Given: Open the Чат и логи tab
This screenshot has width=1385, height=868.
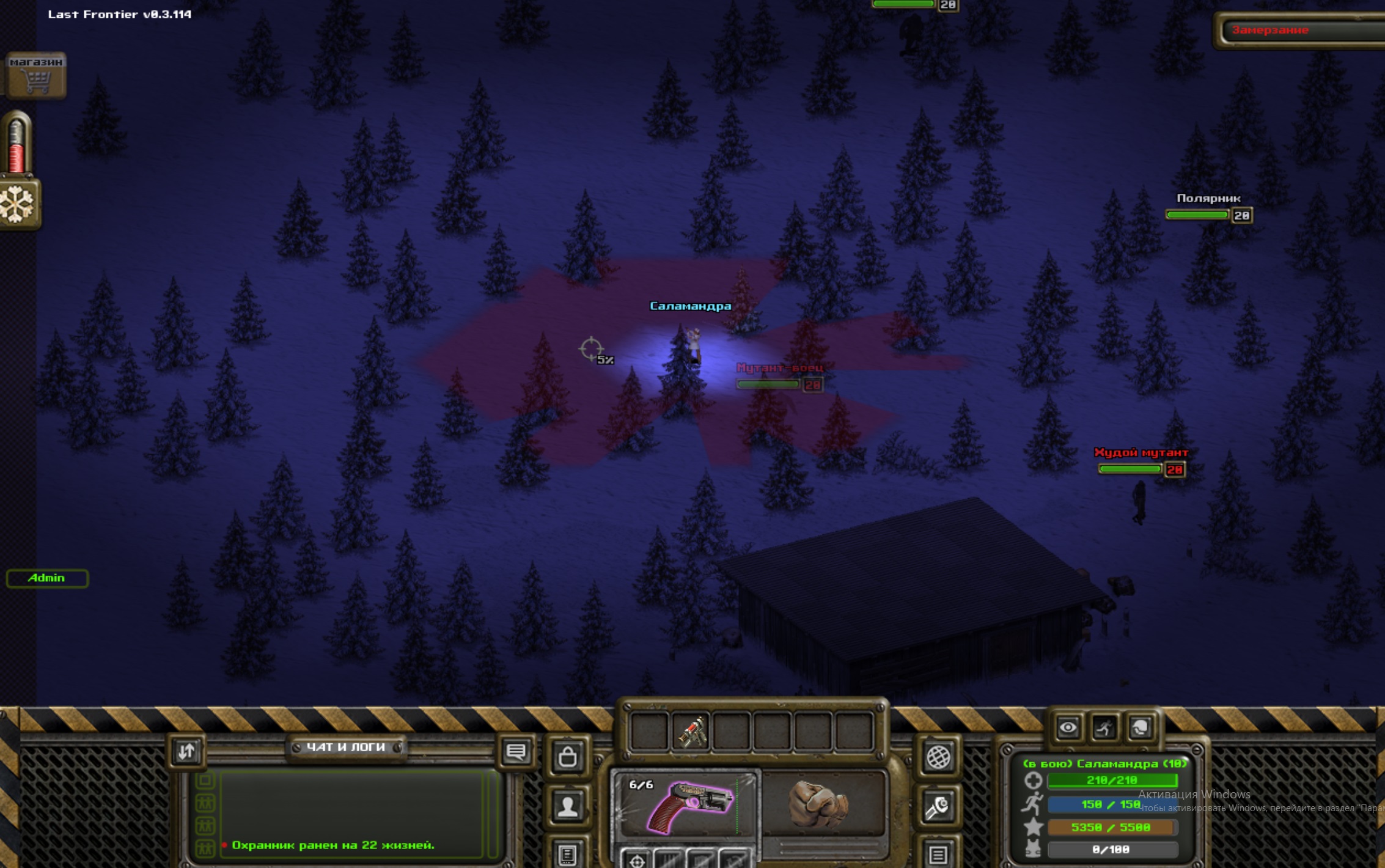Looking at the screenshot, I should coord(346,747).
